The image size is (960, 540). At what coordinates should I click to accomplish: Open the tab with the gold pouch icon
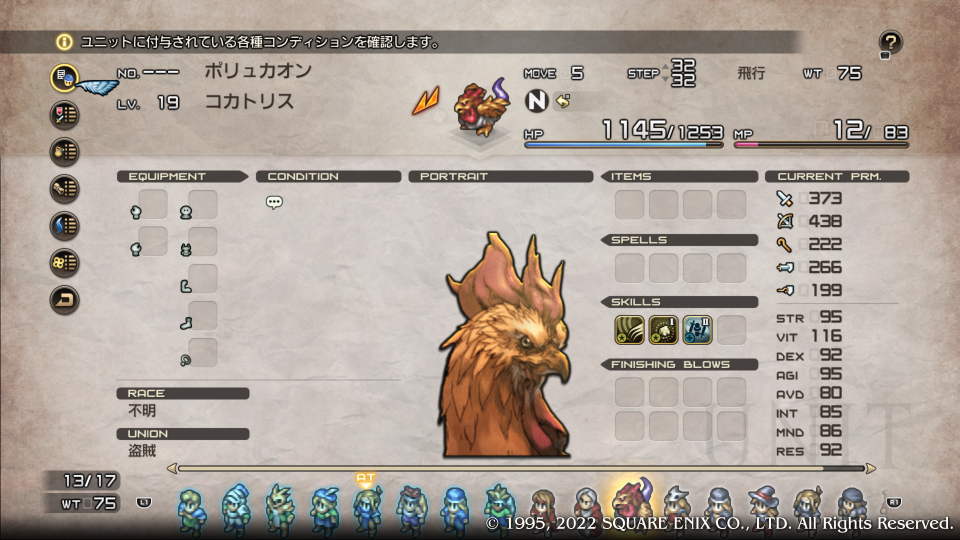coord(65,151)
